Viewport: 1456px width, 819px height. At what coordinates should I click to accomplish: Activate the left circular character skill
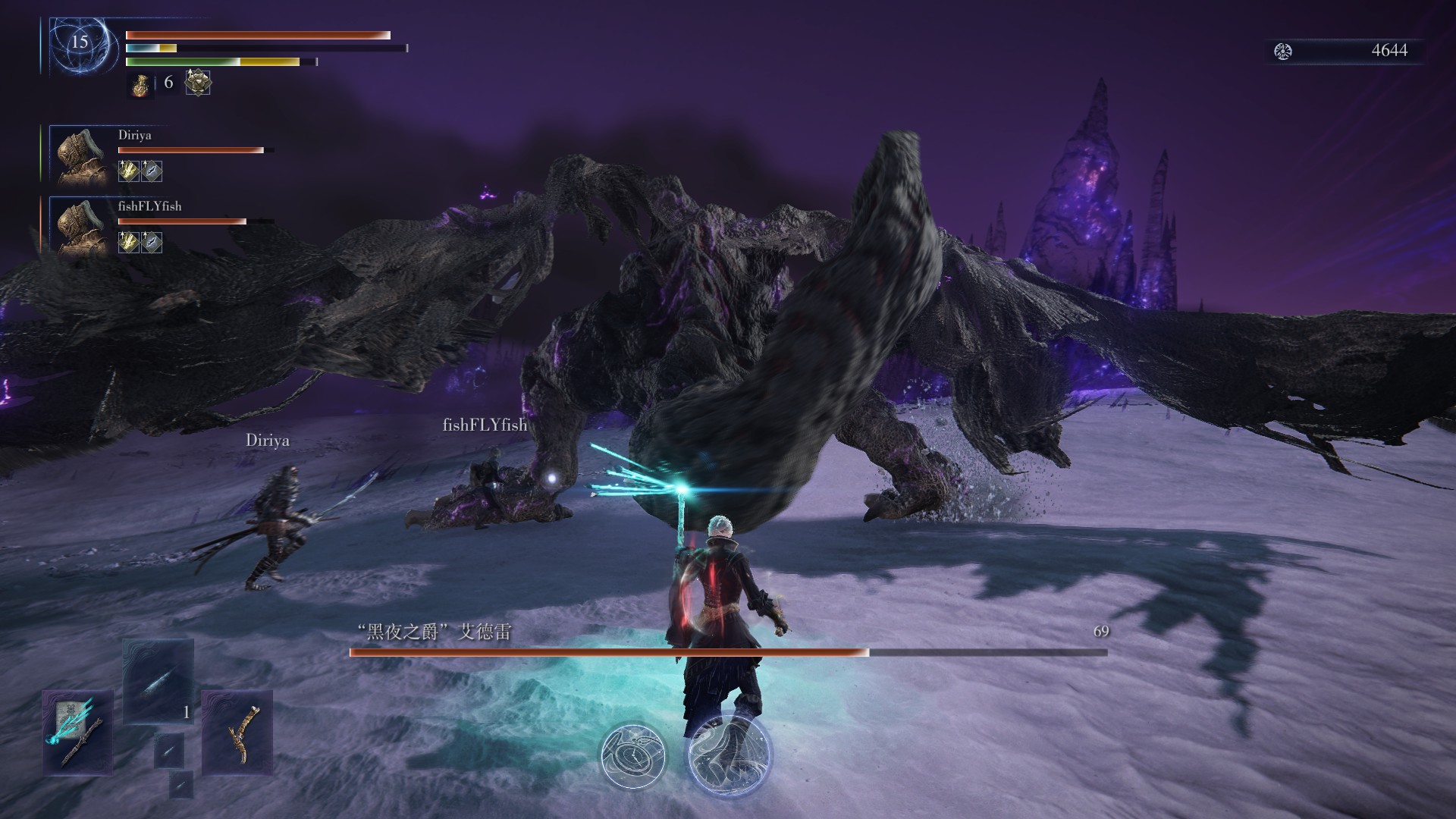[x=633, y=756]
